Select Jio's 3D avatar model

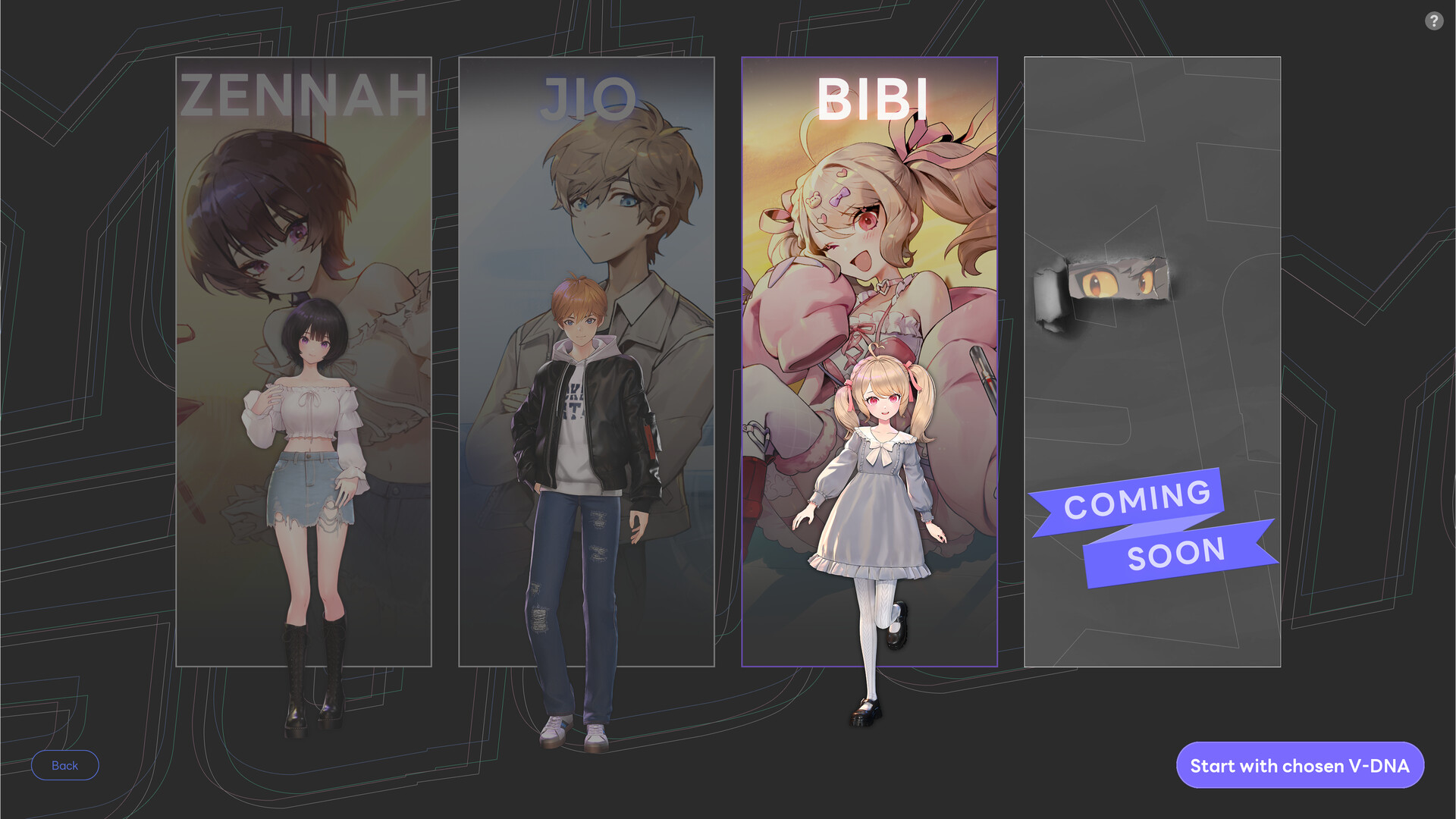(579, 493)
